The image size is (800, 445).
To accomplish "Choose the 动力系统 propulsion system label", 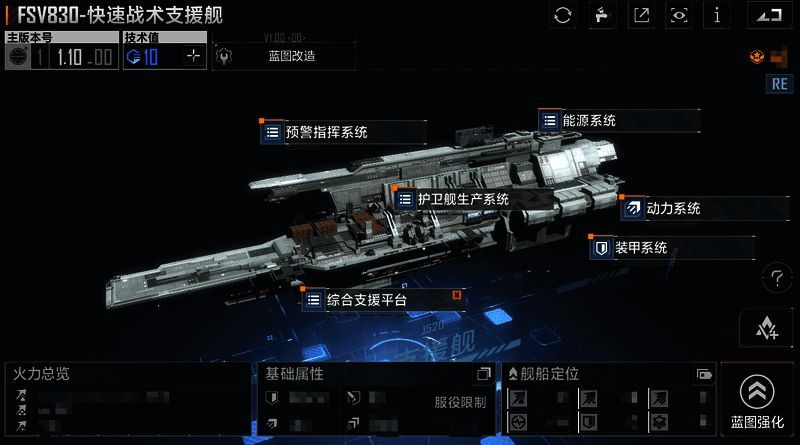I will pos(672,209).
